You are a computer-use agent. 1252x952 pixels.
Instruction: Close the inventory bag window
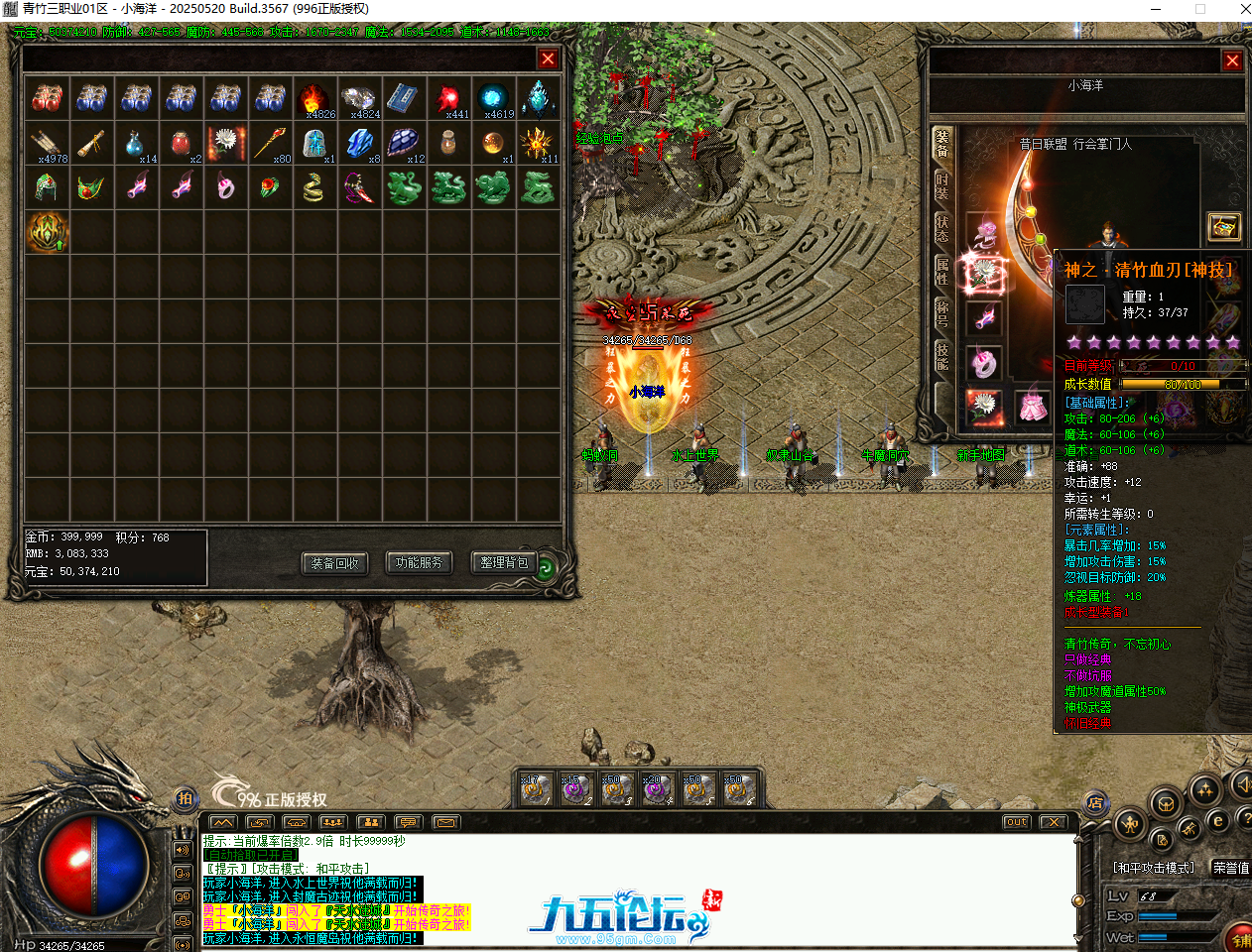547,59
